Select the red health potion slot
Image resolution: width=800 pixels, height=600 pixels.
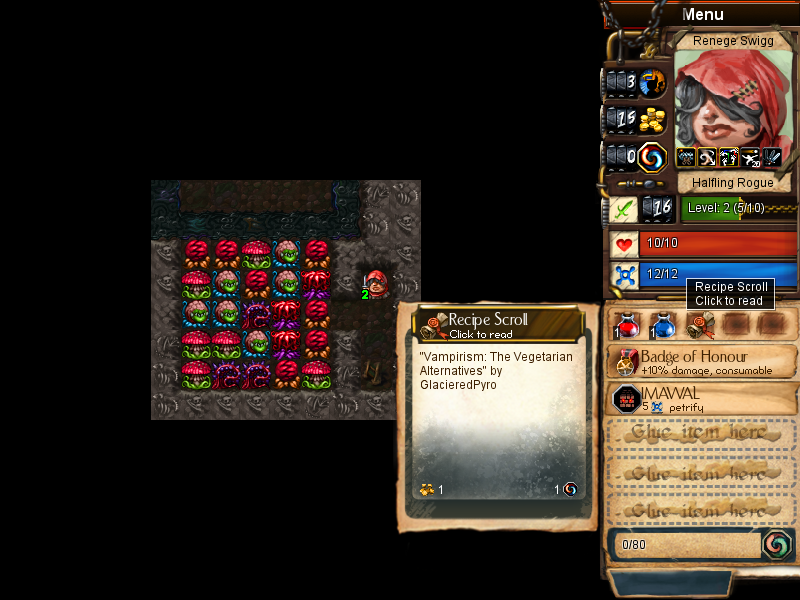click(x=626, y=324)
